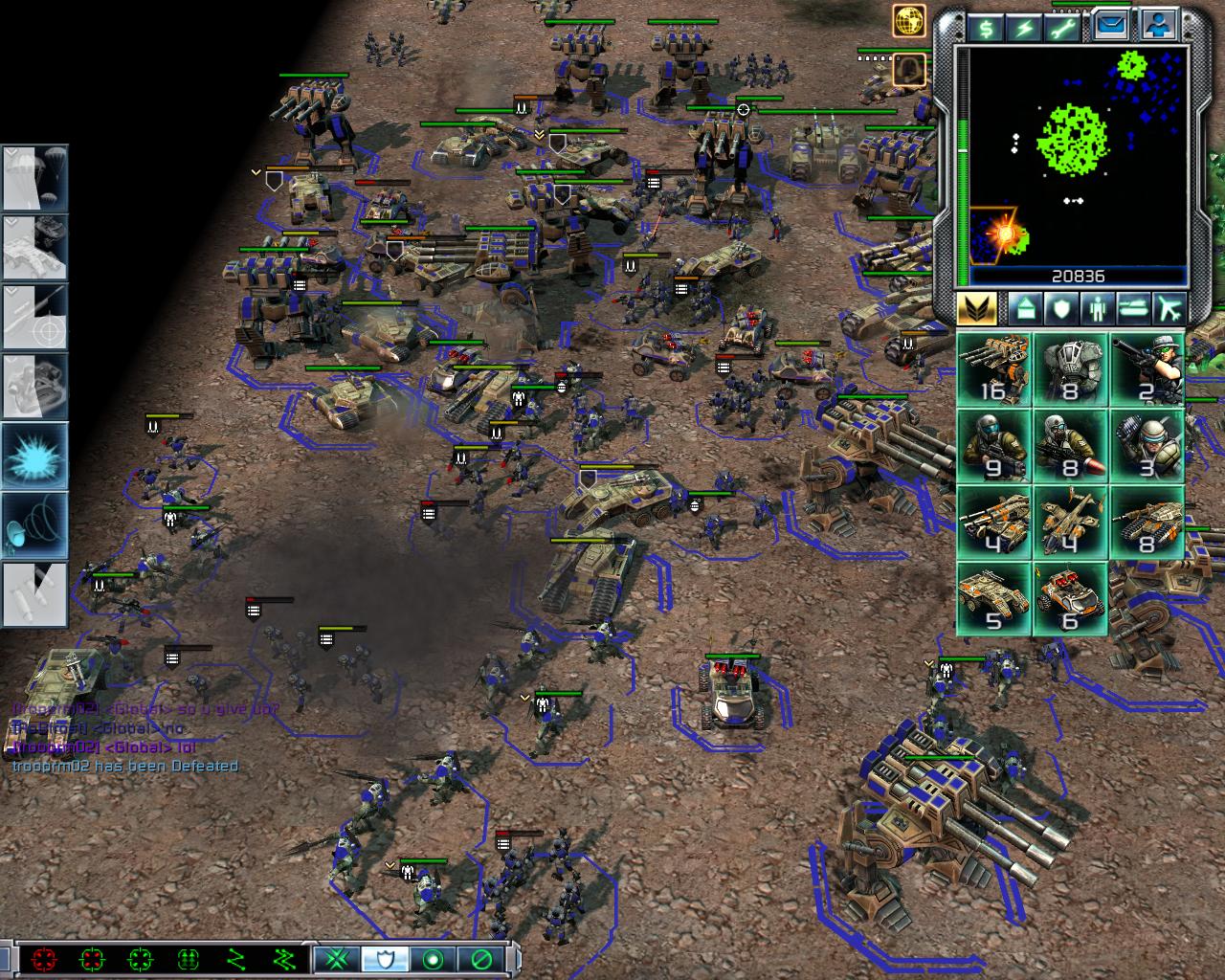Set aggressive stance with the crossed-arrows button

pyautogui.click(x=336, y=958)
